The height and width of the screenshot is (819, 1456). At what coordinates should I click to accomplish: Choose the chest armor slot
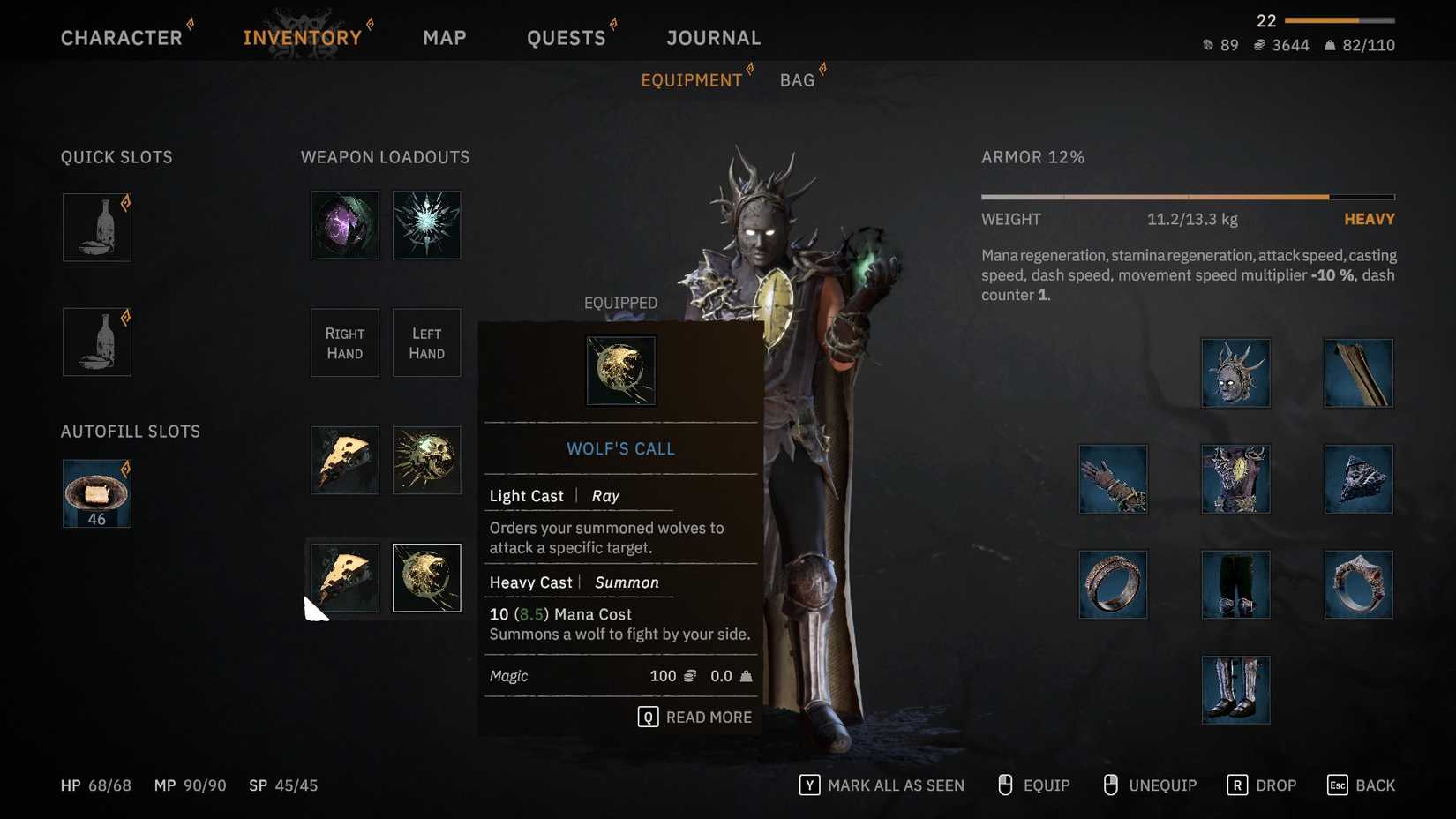(1235, 479)
